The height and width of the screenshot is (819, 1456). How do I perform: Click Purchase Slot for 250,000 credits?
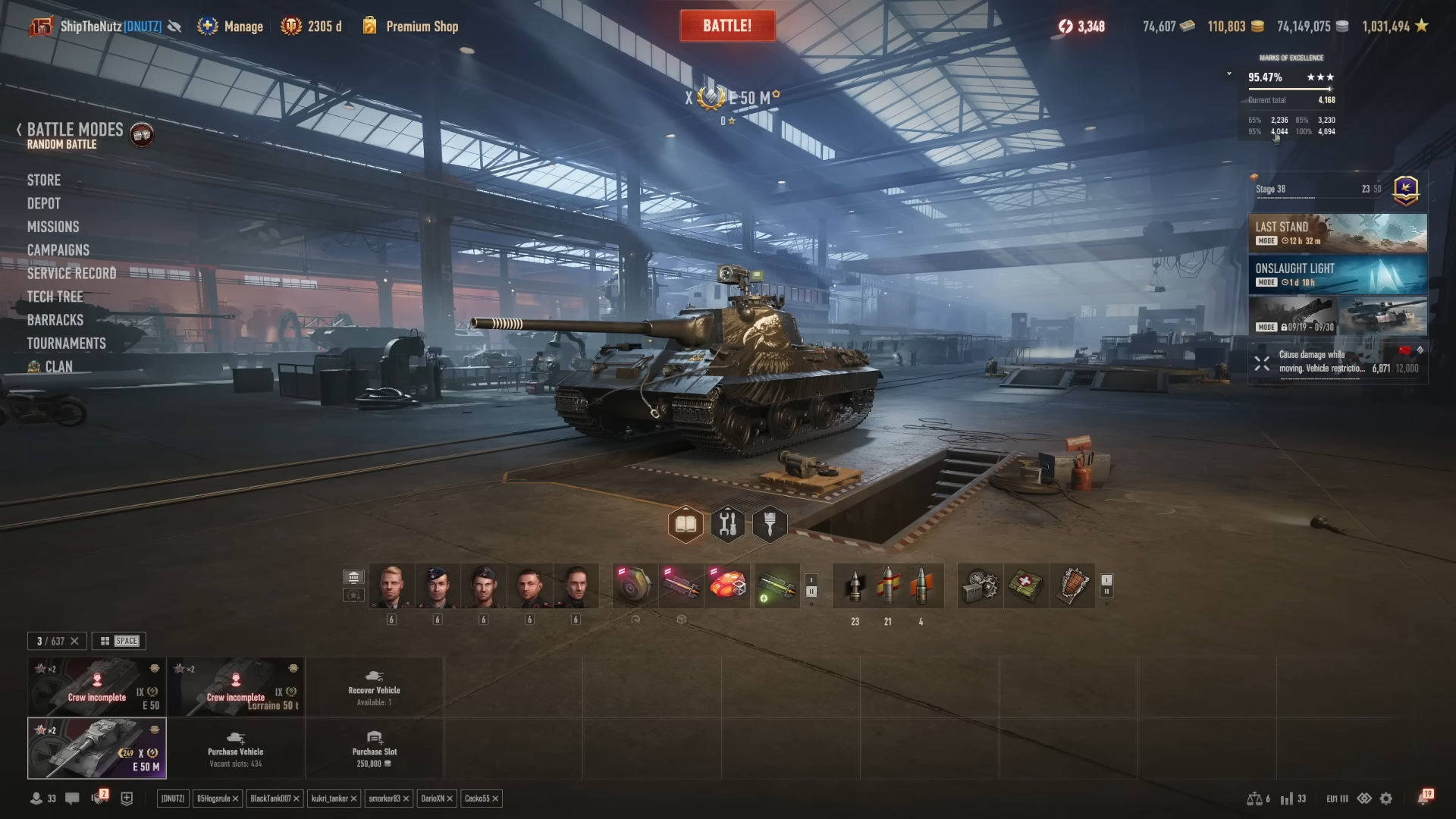373,748
